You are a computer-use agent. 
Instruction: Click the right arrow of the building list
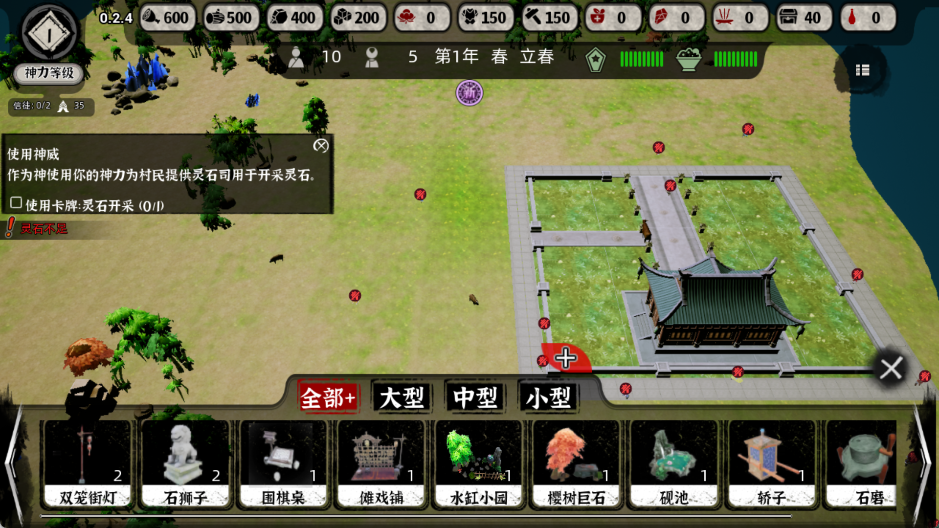pyautogui.click(x=923, y=462)
